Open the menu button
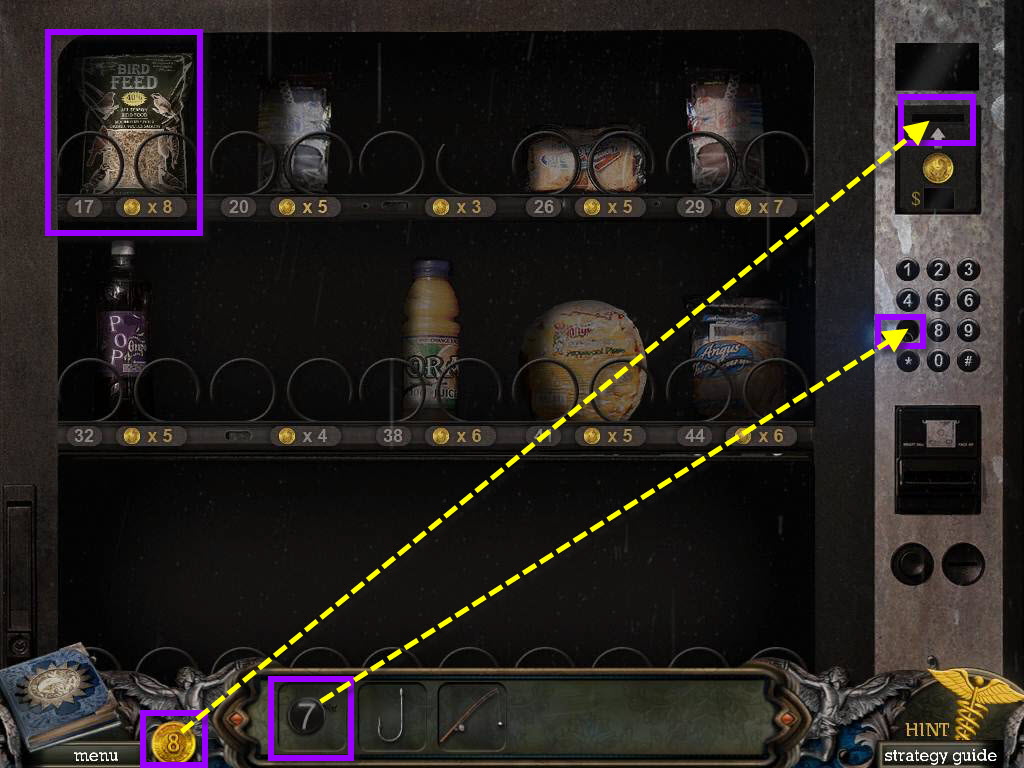This screenshot has height=768, width=1024. click(x=95, y=755)
